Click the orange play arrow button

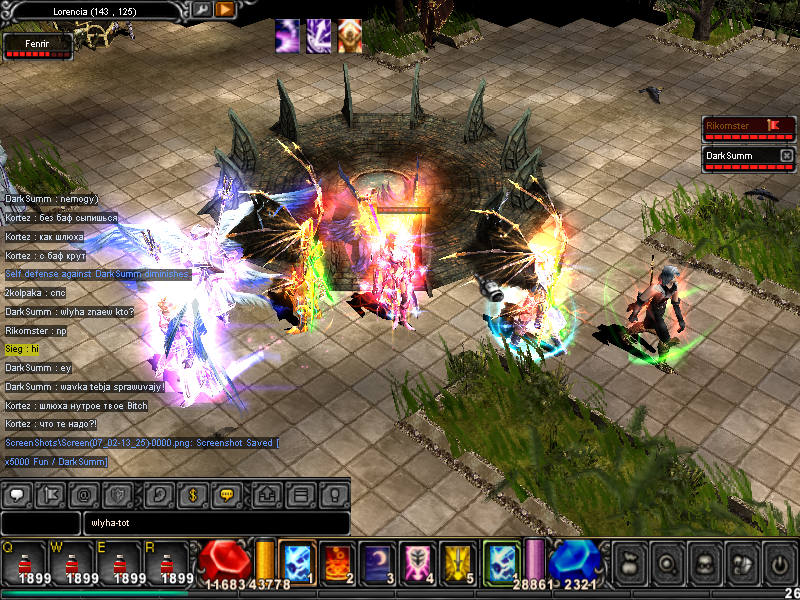(225, 9)
